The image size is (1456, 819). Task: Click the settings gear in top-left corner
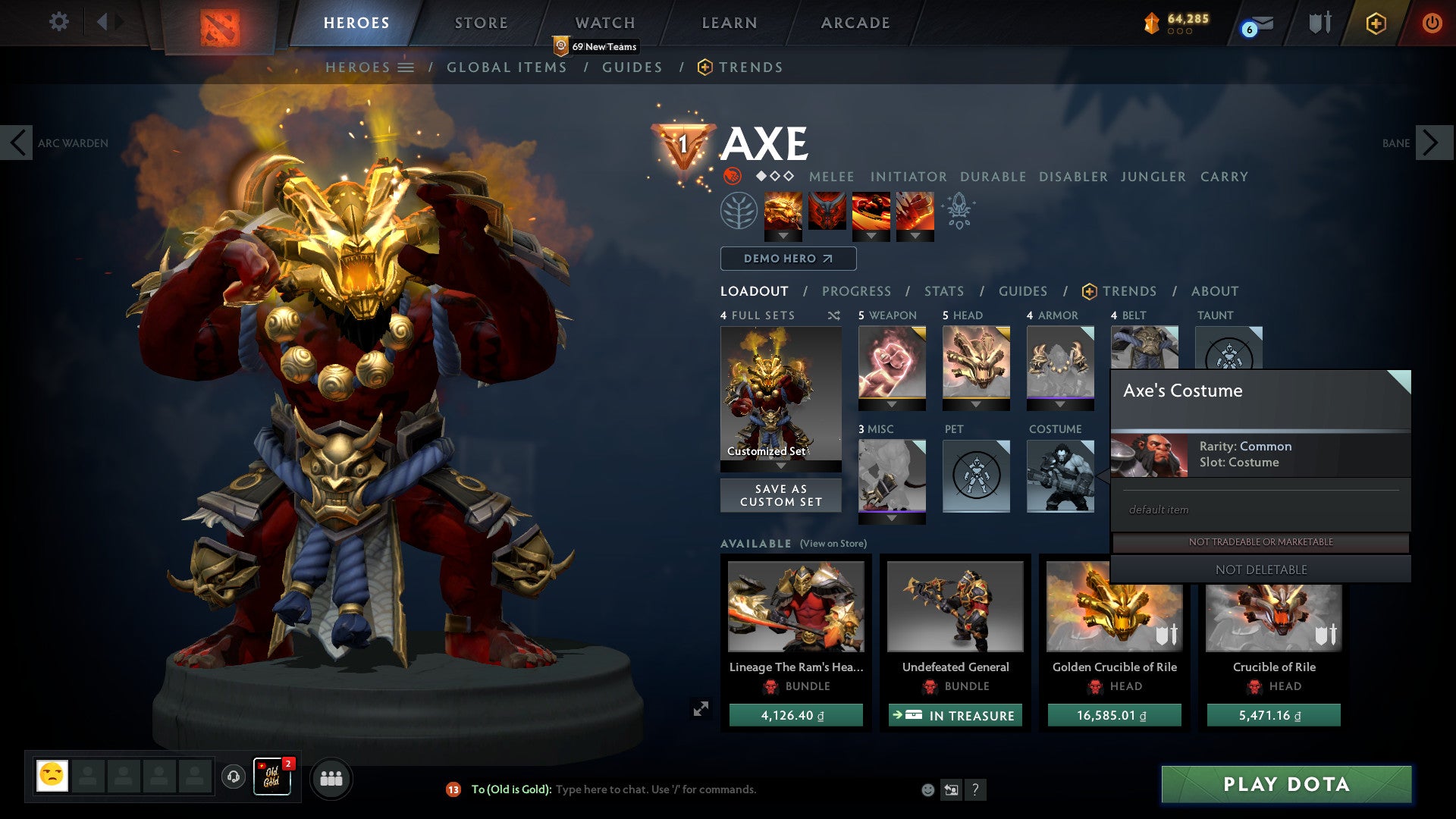(58, 22)
